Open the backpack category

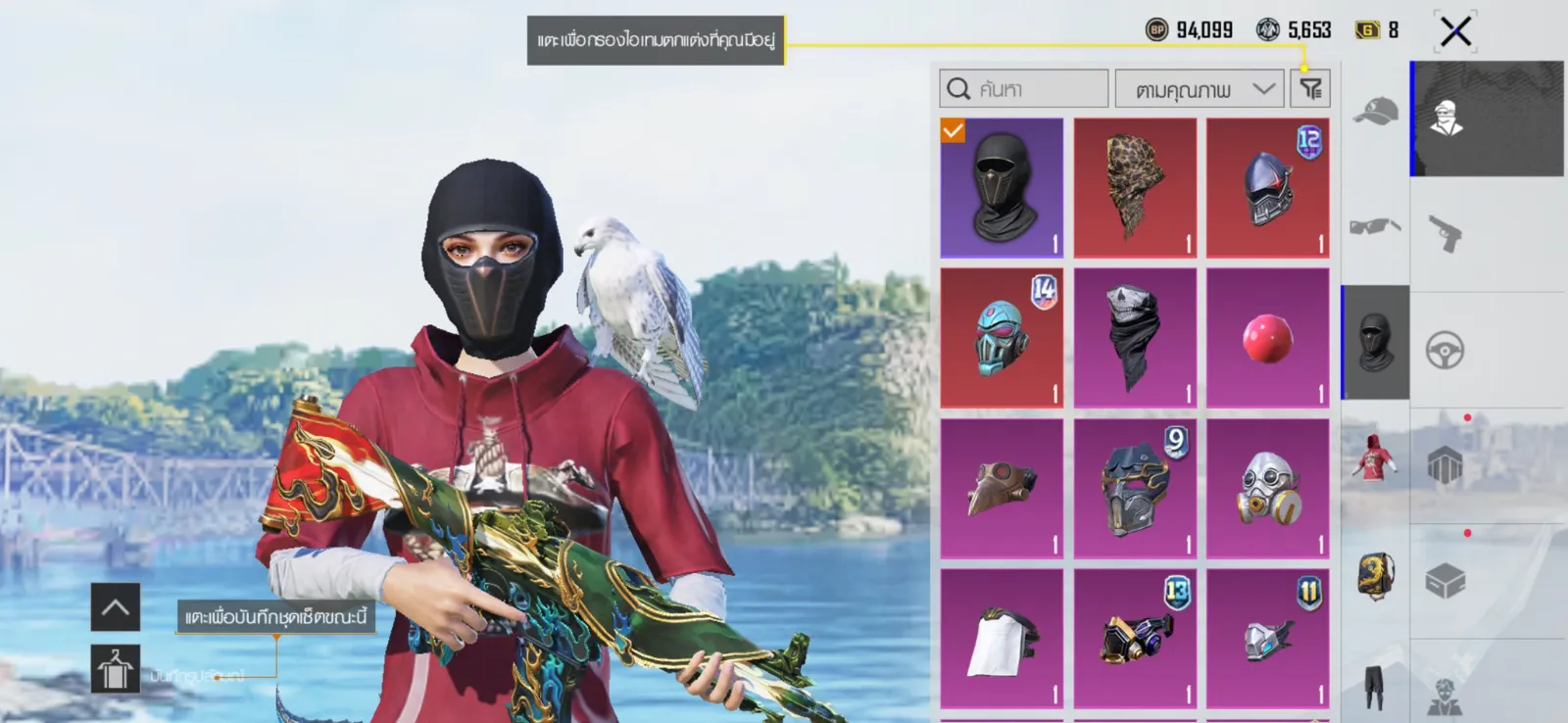click(1375, 574)
